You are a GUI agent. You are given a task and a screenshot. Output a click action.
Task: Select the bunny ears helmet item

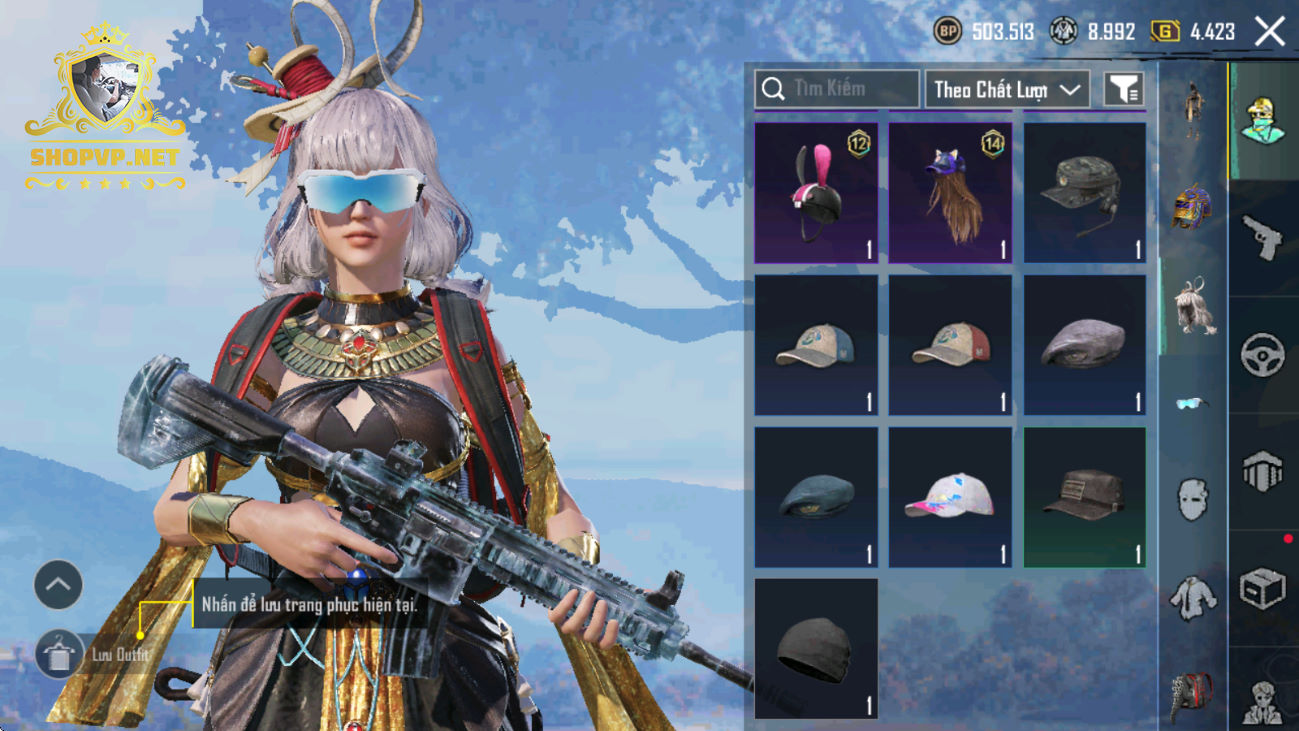pyautogui.click(x=816, y=193)
